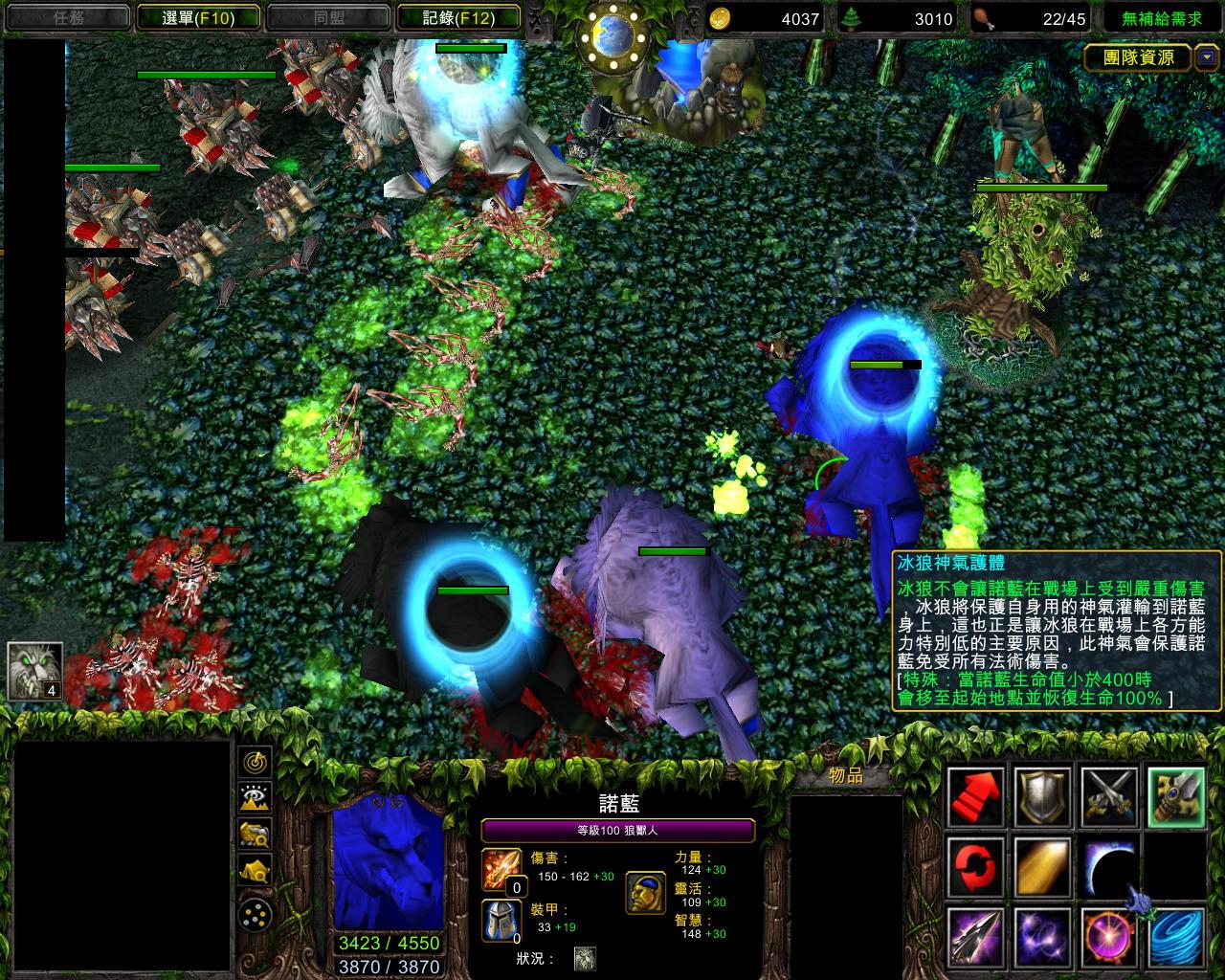Viewport: 1225px width, 980px height.
Task: Activate the green-bordered sword Patrol command
Action: click(1176, 796)
